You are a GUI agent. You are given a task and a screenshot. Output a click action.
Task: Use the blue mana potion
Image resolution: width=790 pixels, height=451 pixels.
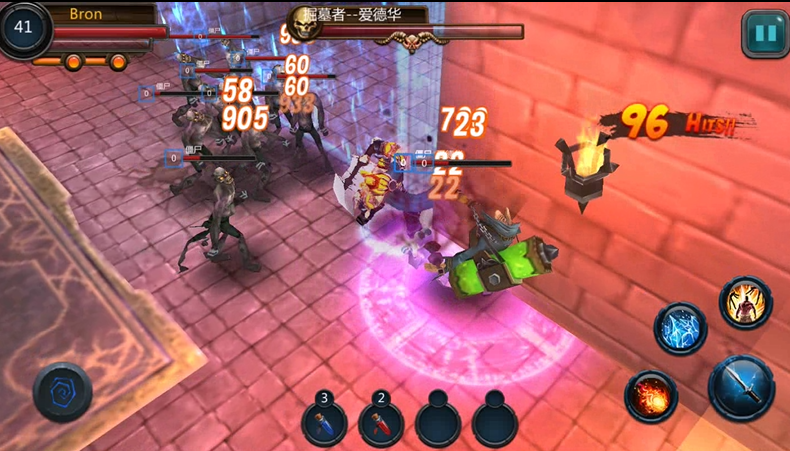tap(324, 423)
